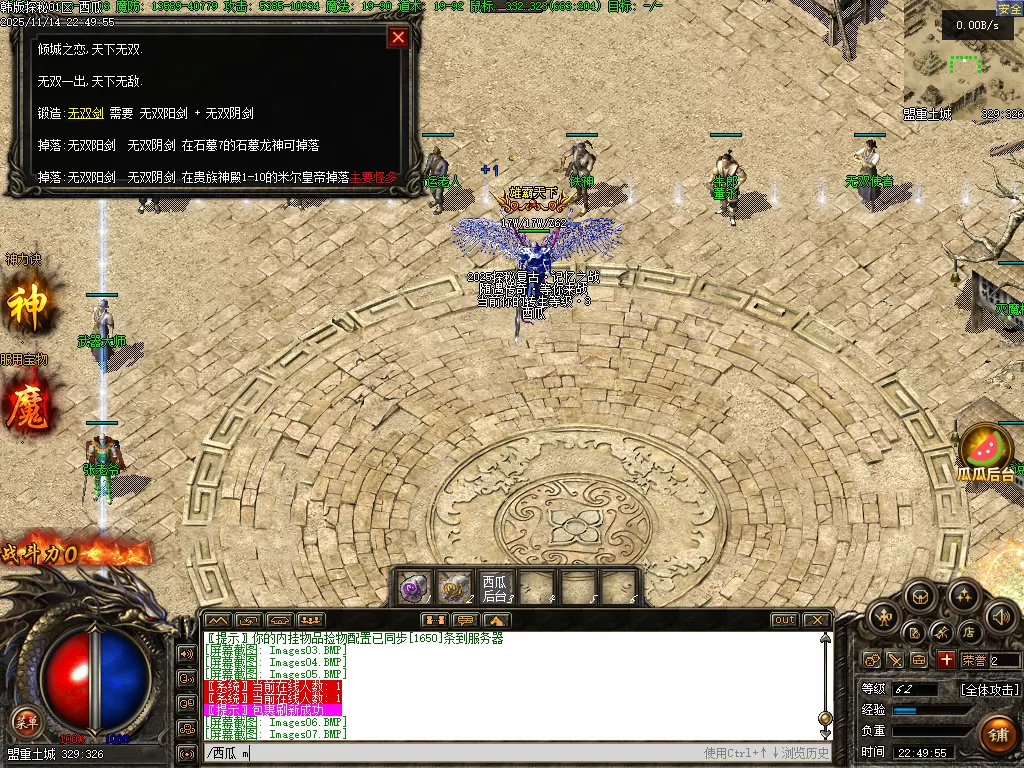Use the 西瓜后台 hotbar slot
The height and width of the screenshot is (768, 1024).
point(495,586)
